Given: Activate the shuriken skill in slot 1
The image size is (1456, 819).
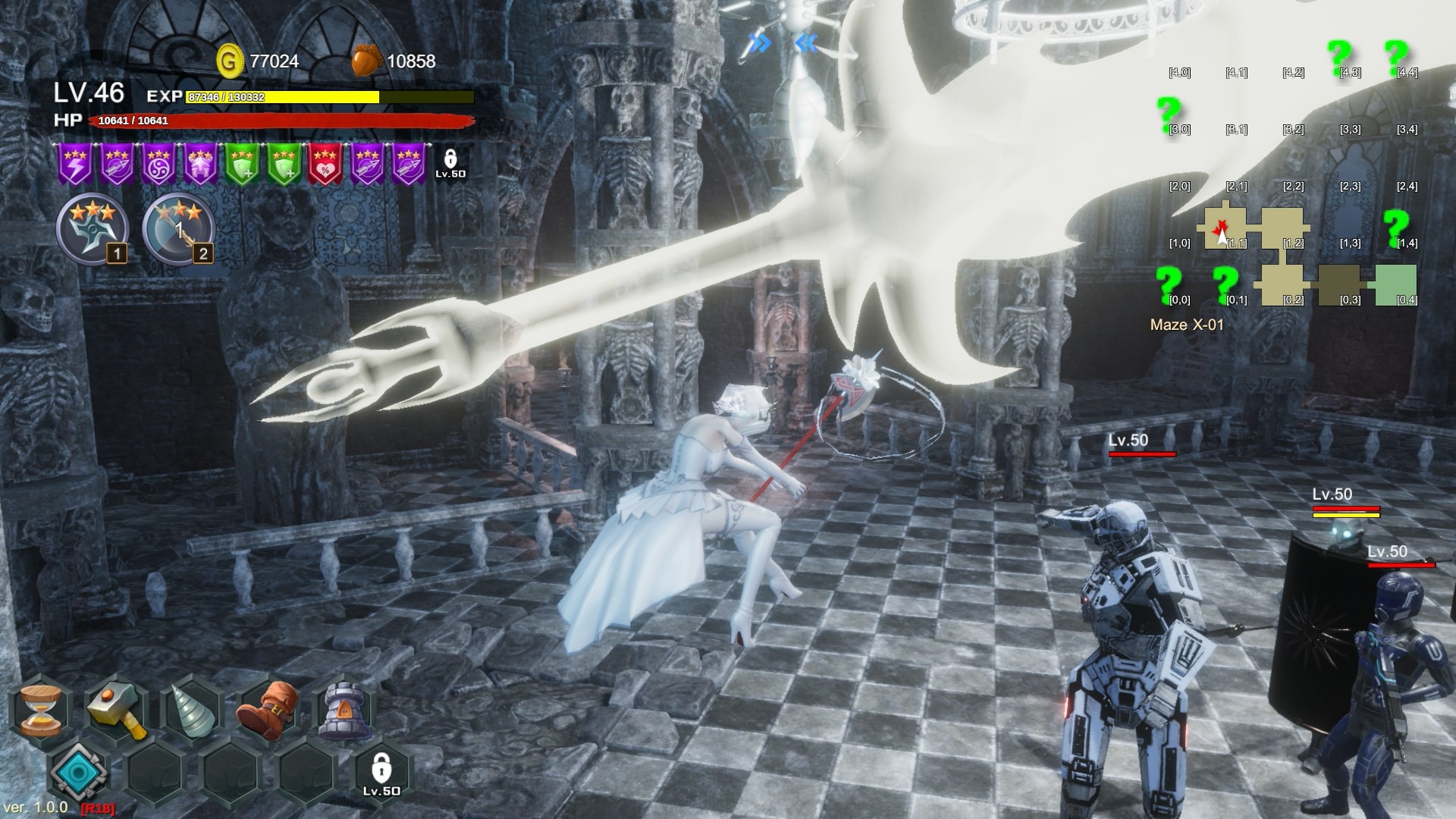Looking at the screenshot, I should 91,228.
